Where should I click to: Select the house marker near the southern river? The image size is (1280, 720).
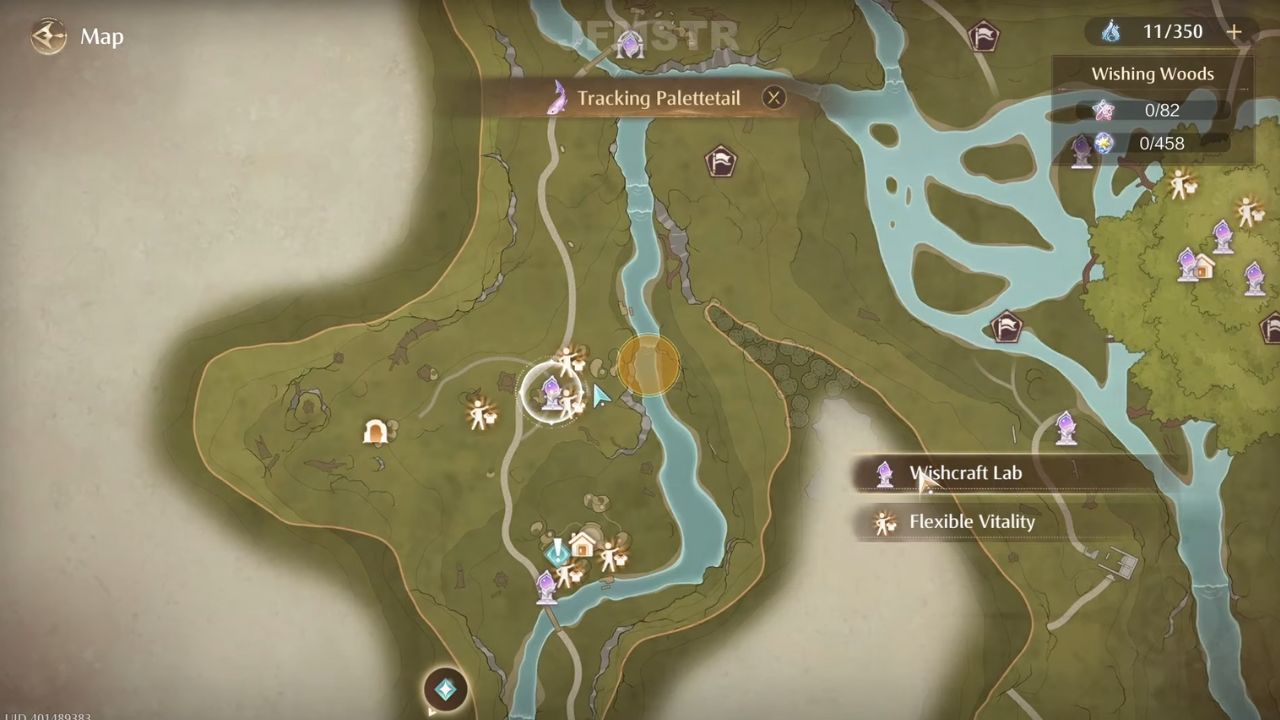point(582,545)
